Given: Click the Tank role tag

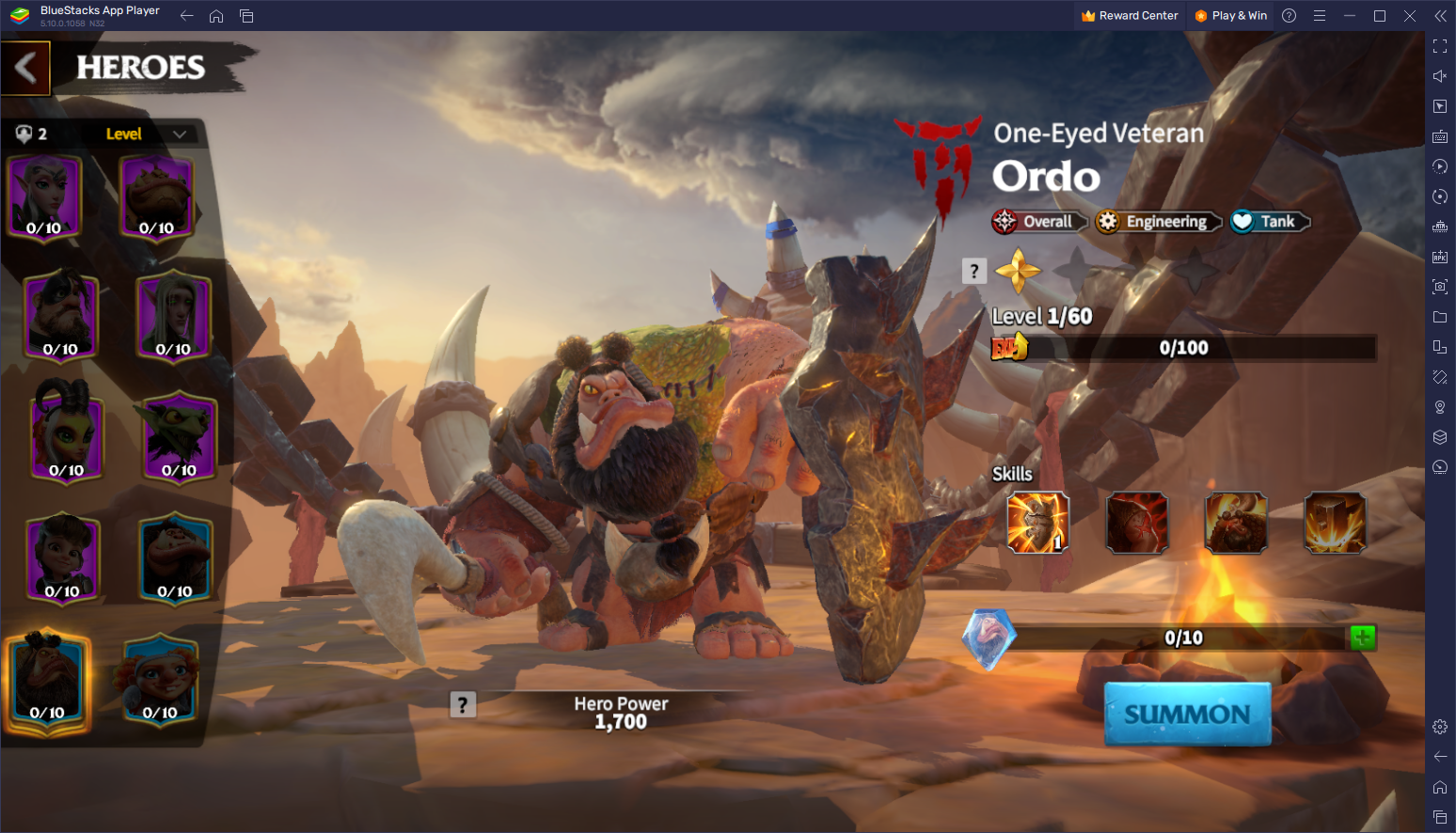Looking at the screenshot, I should tap(1270, 222).
